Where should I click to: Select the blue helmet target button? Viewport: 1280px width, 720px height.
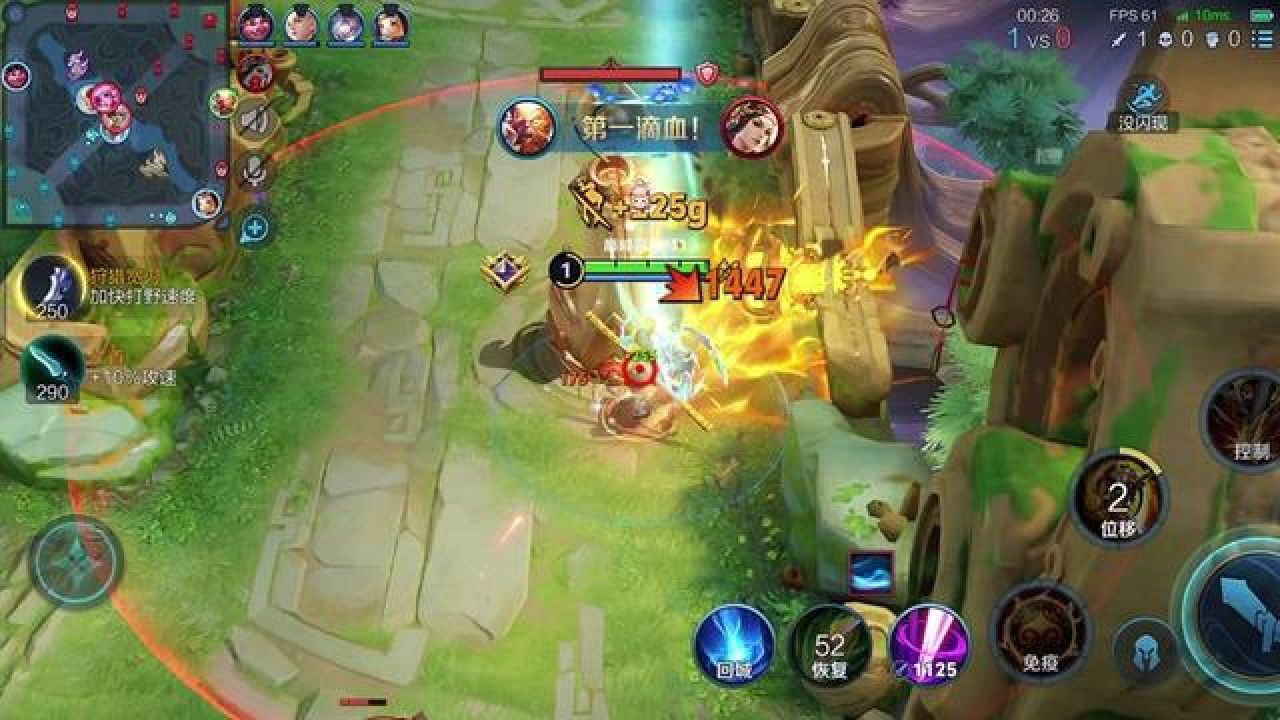point(1145,652)
